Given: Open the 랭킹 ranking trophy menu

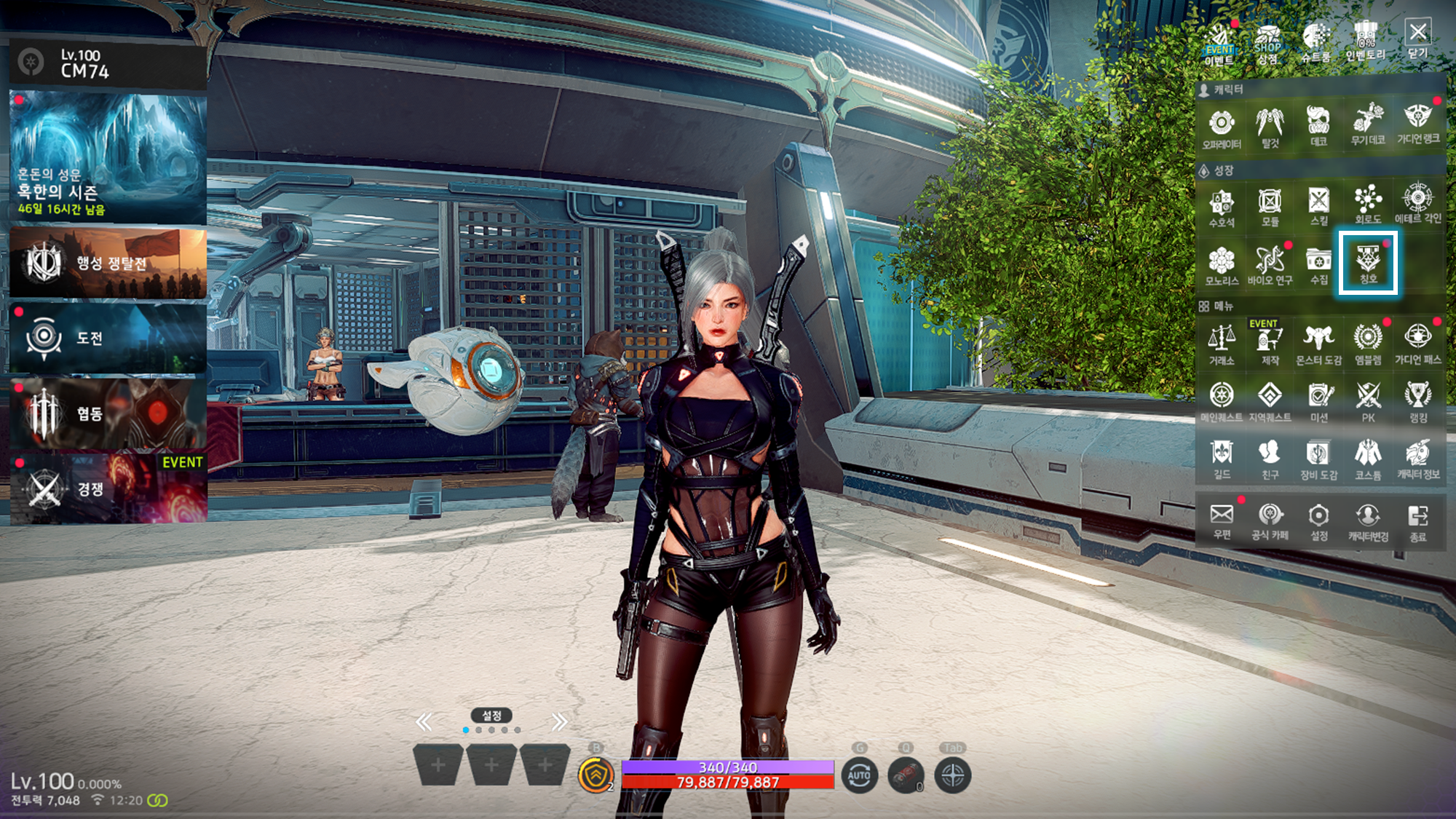Looking at the screenshot, I should pyautogui.click(x=1417, y=402).
